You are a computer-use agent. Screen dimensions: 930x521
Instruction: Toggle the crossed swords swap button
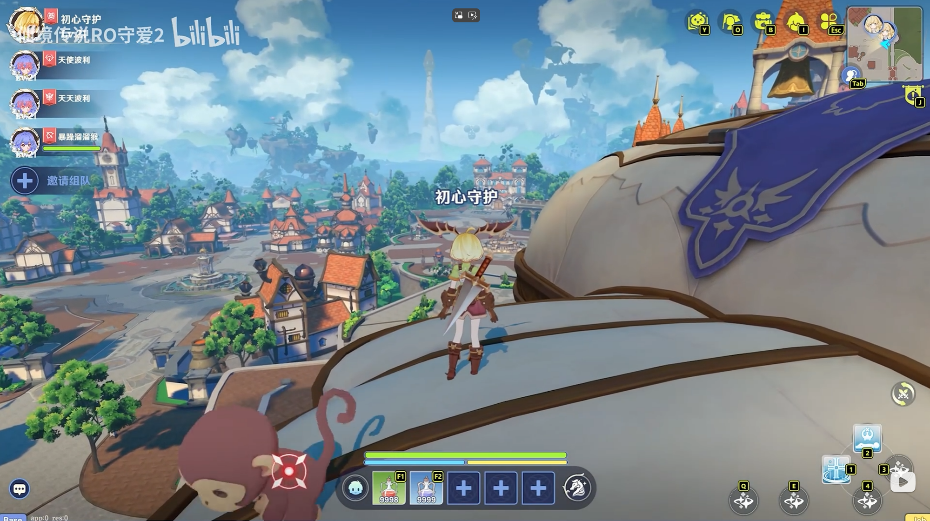904,394
